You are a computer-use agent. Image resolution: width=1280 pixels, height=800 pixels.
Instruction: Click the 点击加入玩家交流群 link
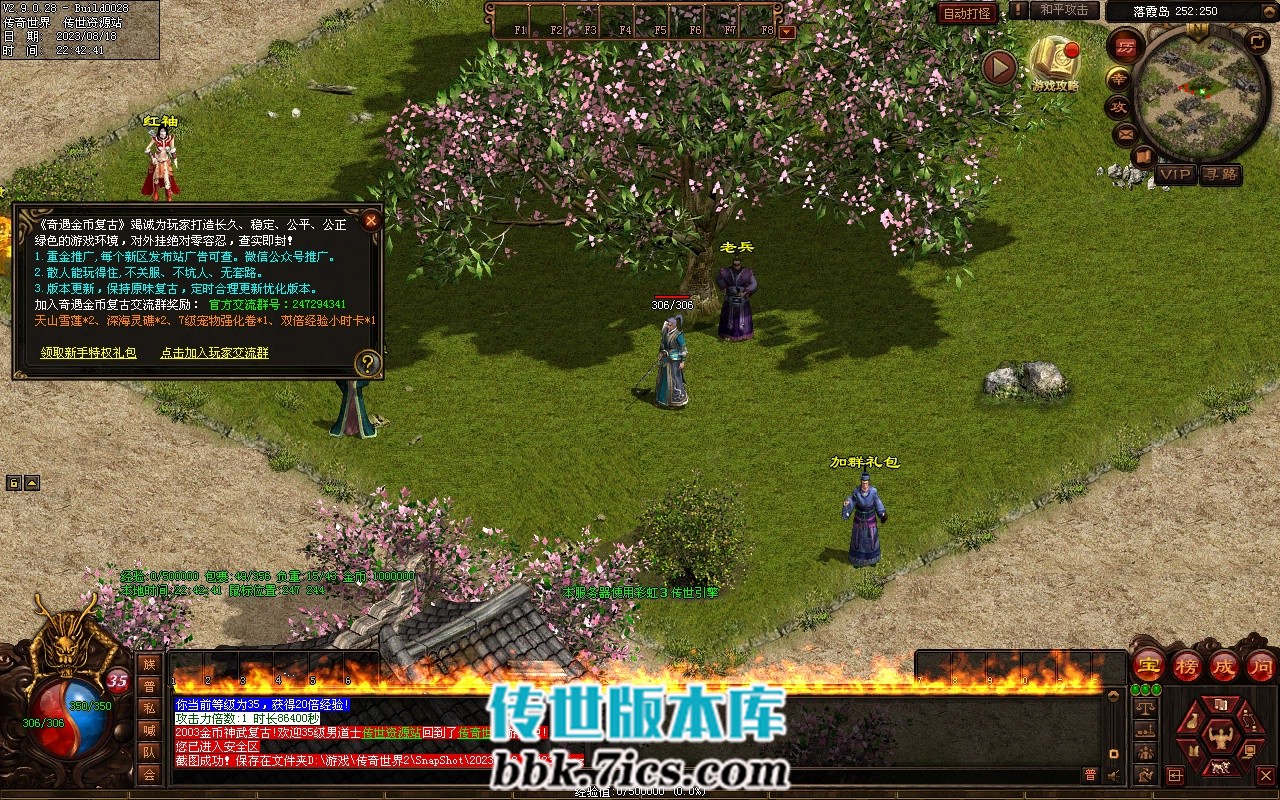(214, 353)
